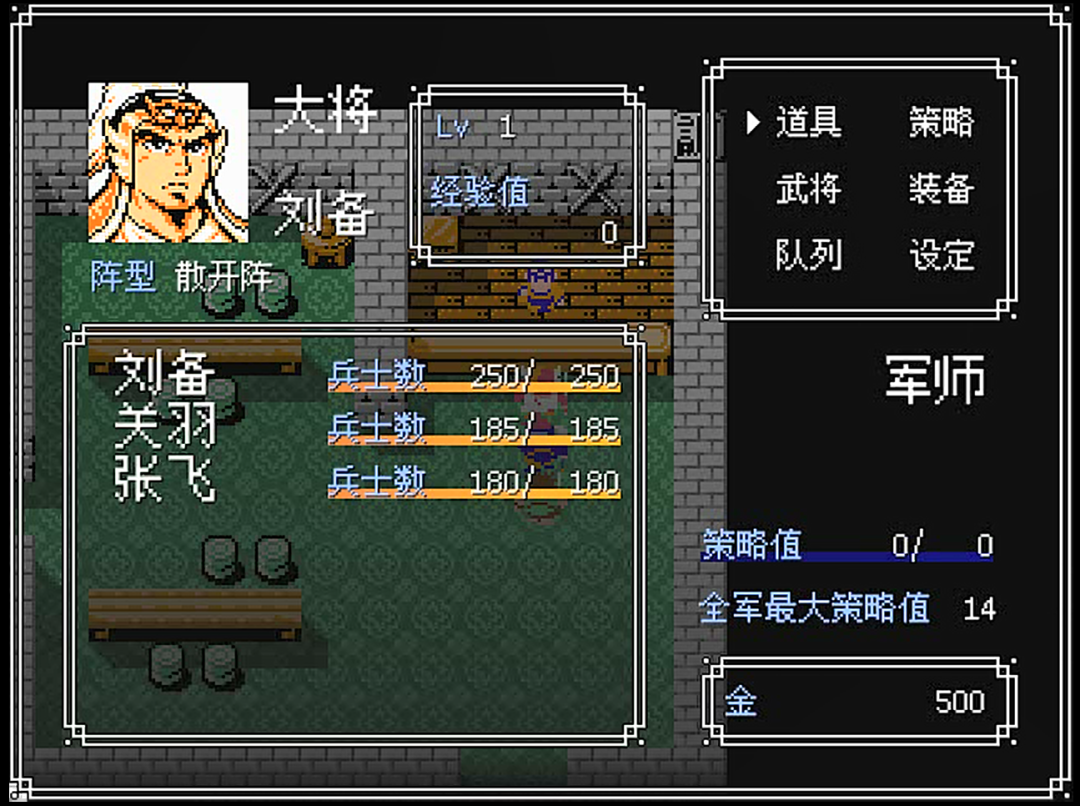Image resolution: width=1080 pixels, height=806 pixels.
Task: Pick 张飞 in the party list
Action: click(165, 481)
